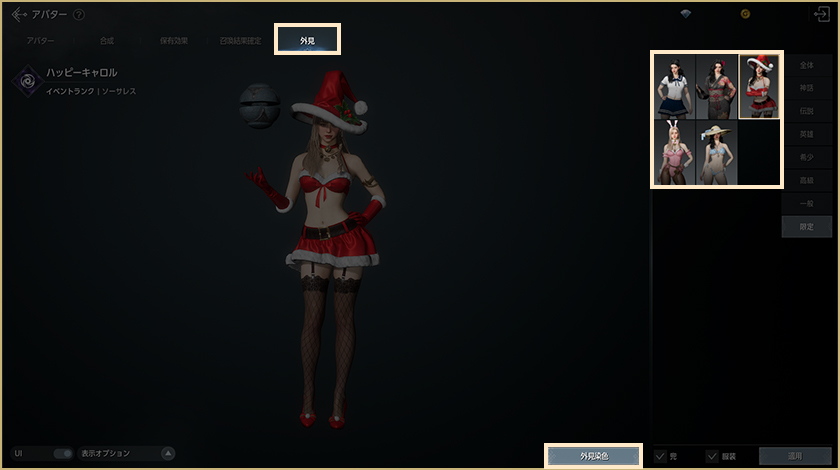Click the exit icon in the top-right corner
The image size is (840, 470).
pyautogui.click(x=822, y=15)
